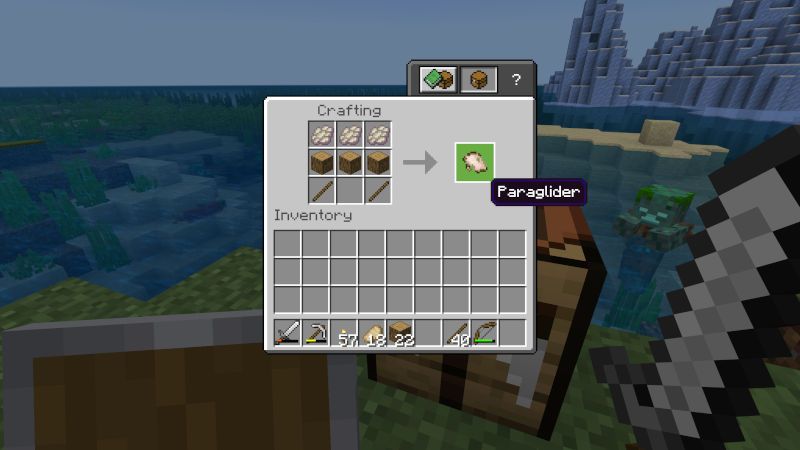
Task: Pick up the 22 wood blocks stack
Action: point(401,334)
